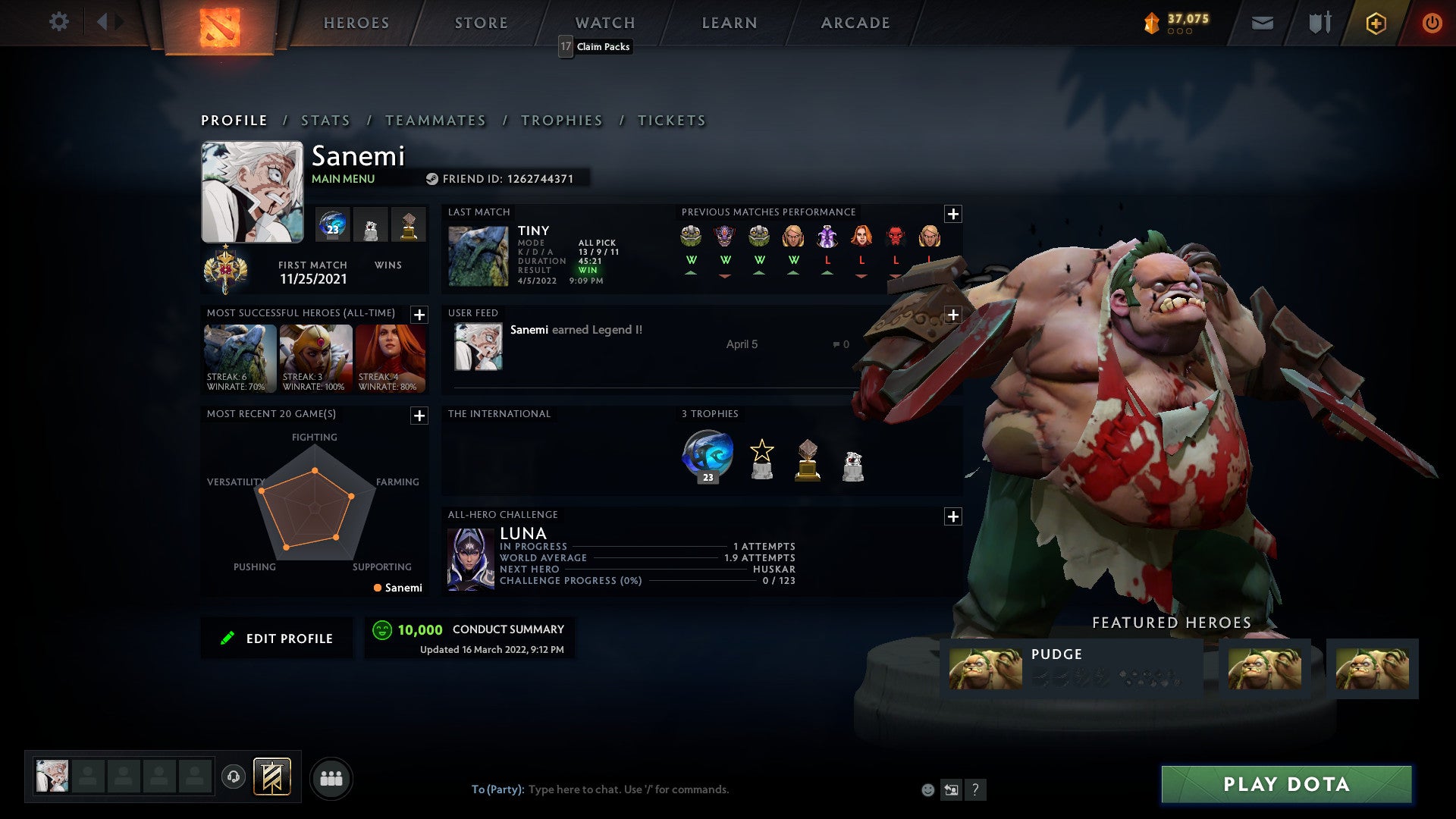Click the Edit Profile button
The width and height of the screenshot is (1456, 819).
[x=277, y=638]
